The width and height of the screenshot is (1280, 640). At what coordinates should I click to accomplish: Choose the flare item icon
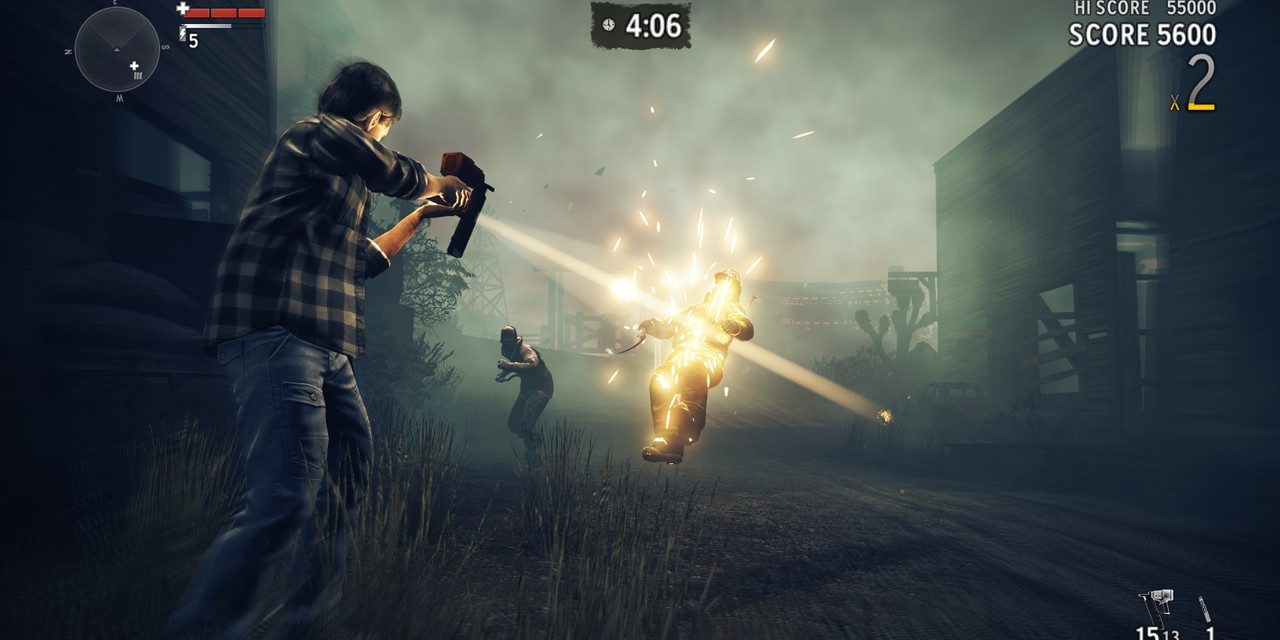coord(1206,612)
